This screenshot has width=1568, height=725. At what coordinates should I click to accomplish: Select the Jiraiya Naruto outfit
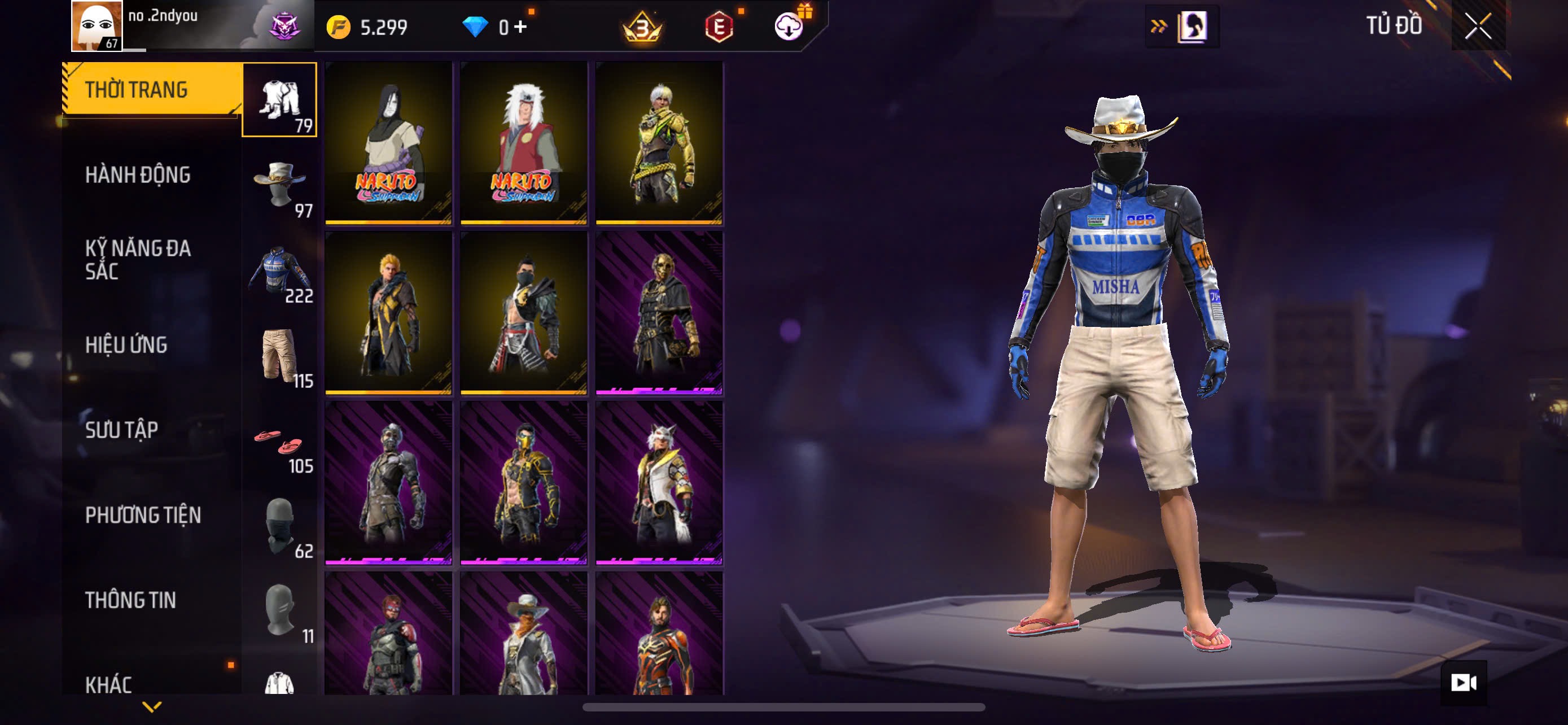click(523, 142)
